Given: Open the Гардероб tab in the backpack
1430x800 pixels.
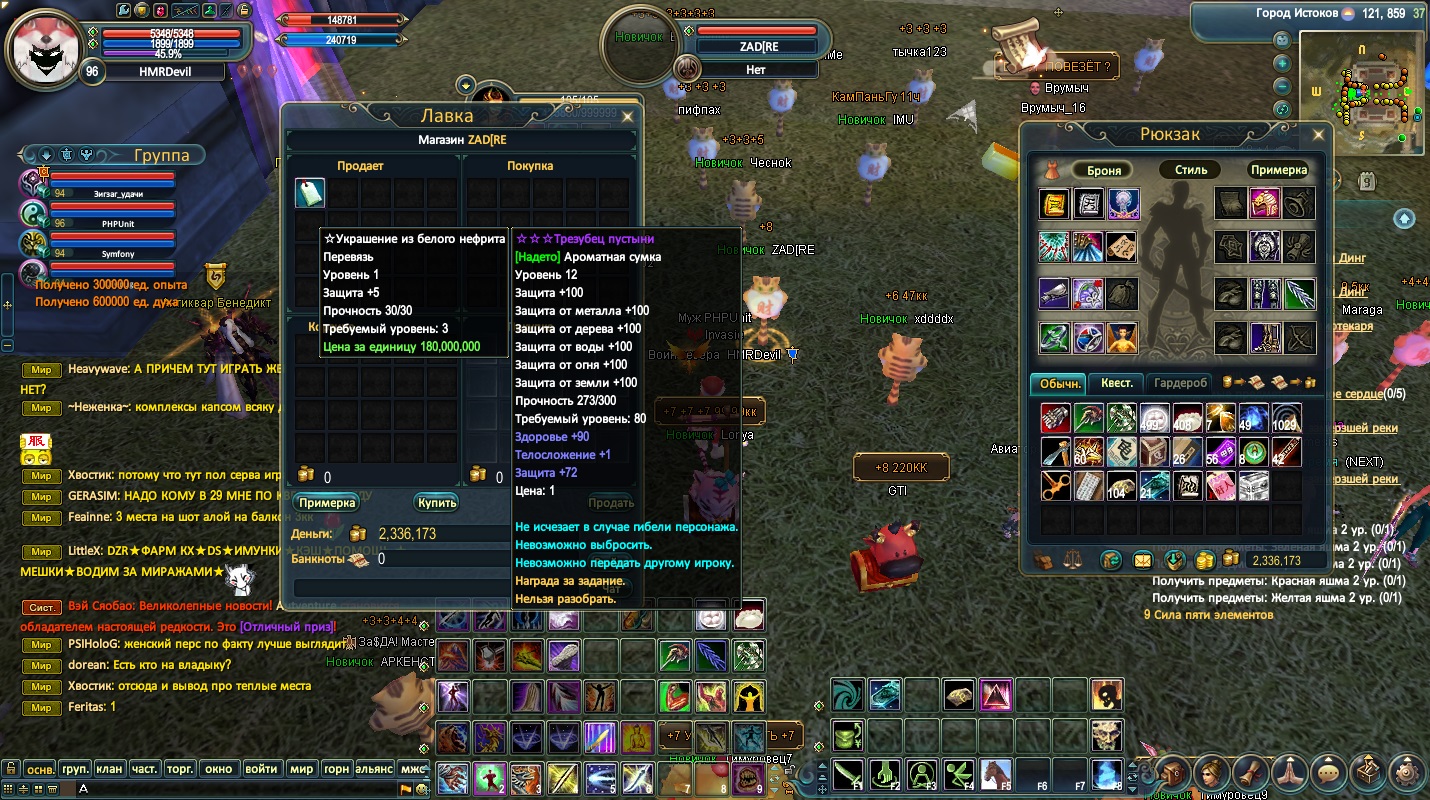Looking at the screenshot, I should pos(1180,383).
